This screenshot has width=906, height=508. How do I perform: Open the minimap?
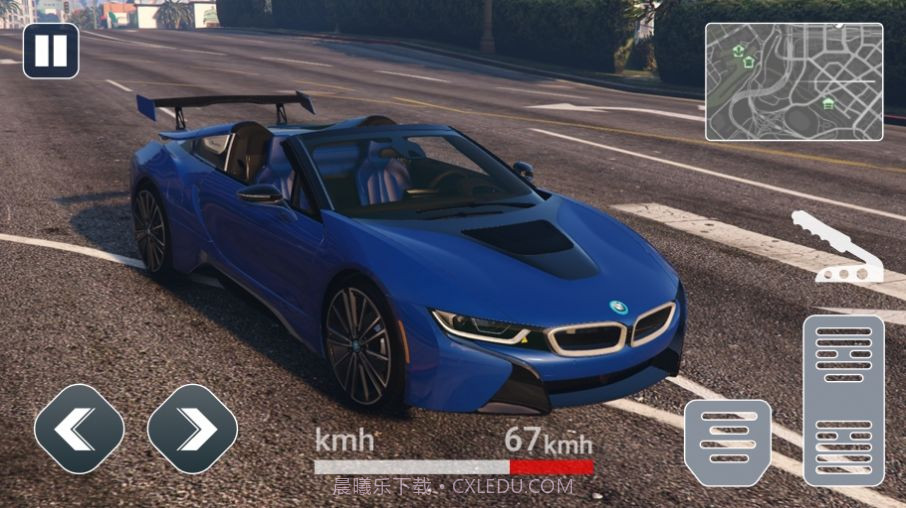click(x=794, y=82)
